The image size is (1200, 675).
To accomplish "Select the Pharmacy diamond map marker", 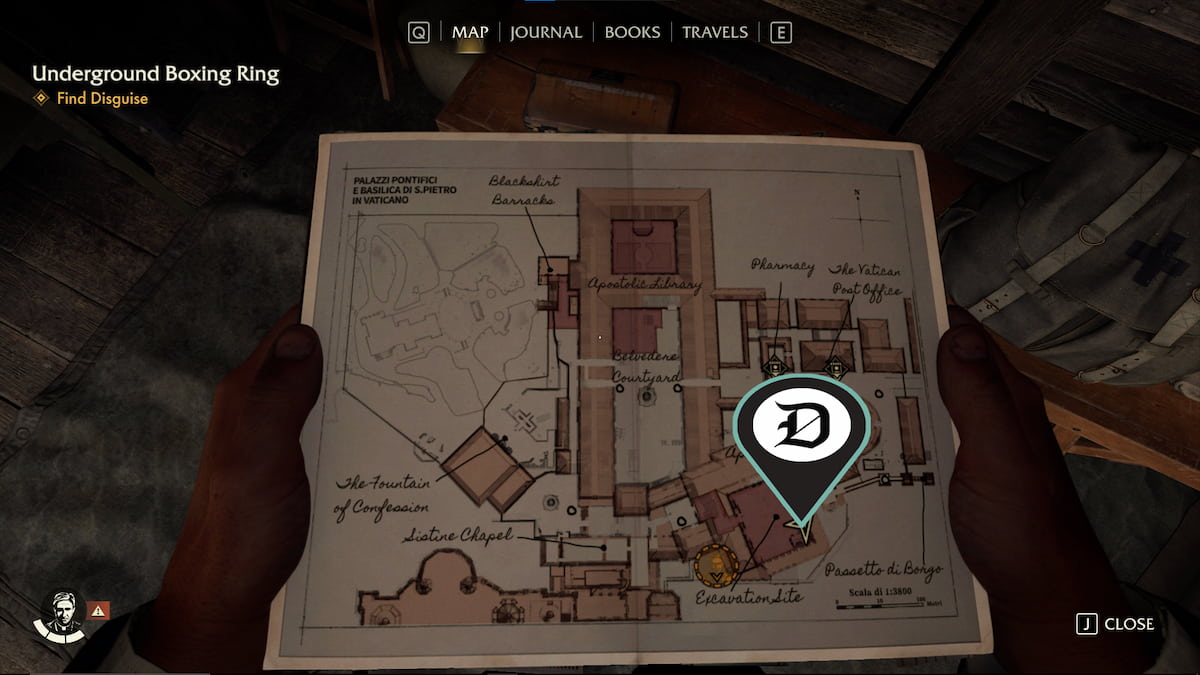I will point(773,366).
